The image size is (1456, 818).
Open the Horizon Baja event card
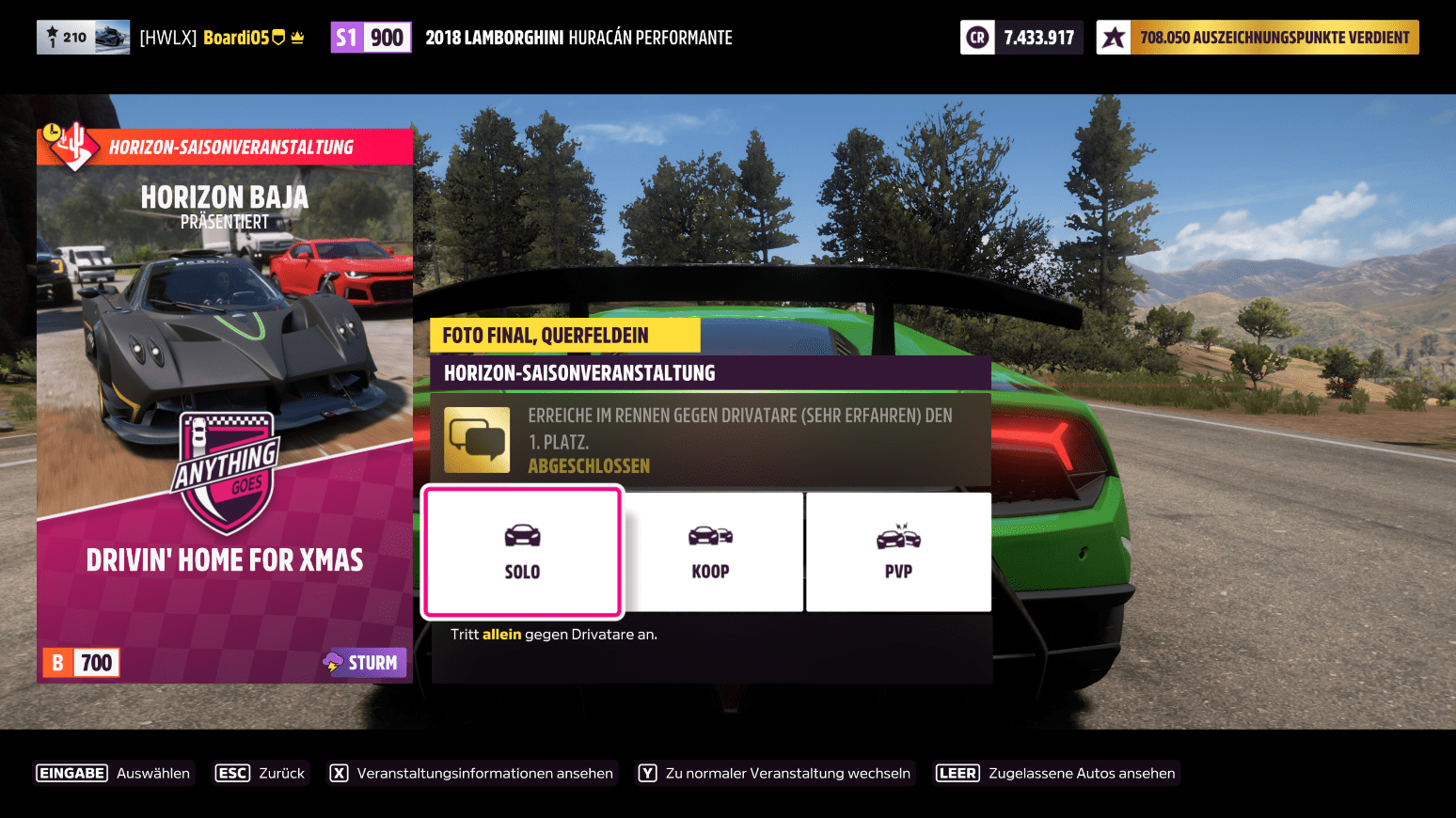click(x=225, y=406)
